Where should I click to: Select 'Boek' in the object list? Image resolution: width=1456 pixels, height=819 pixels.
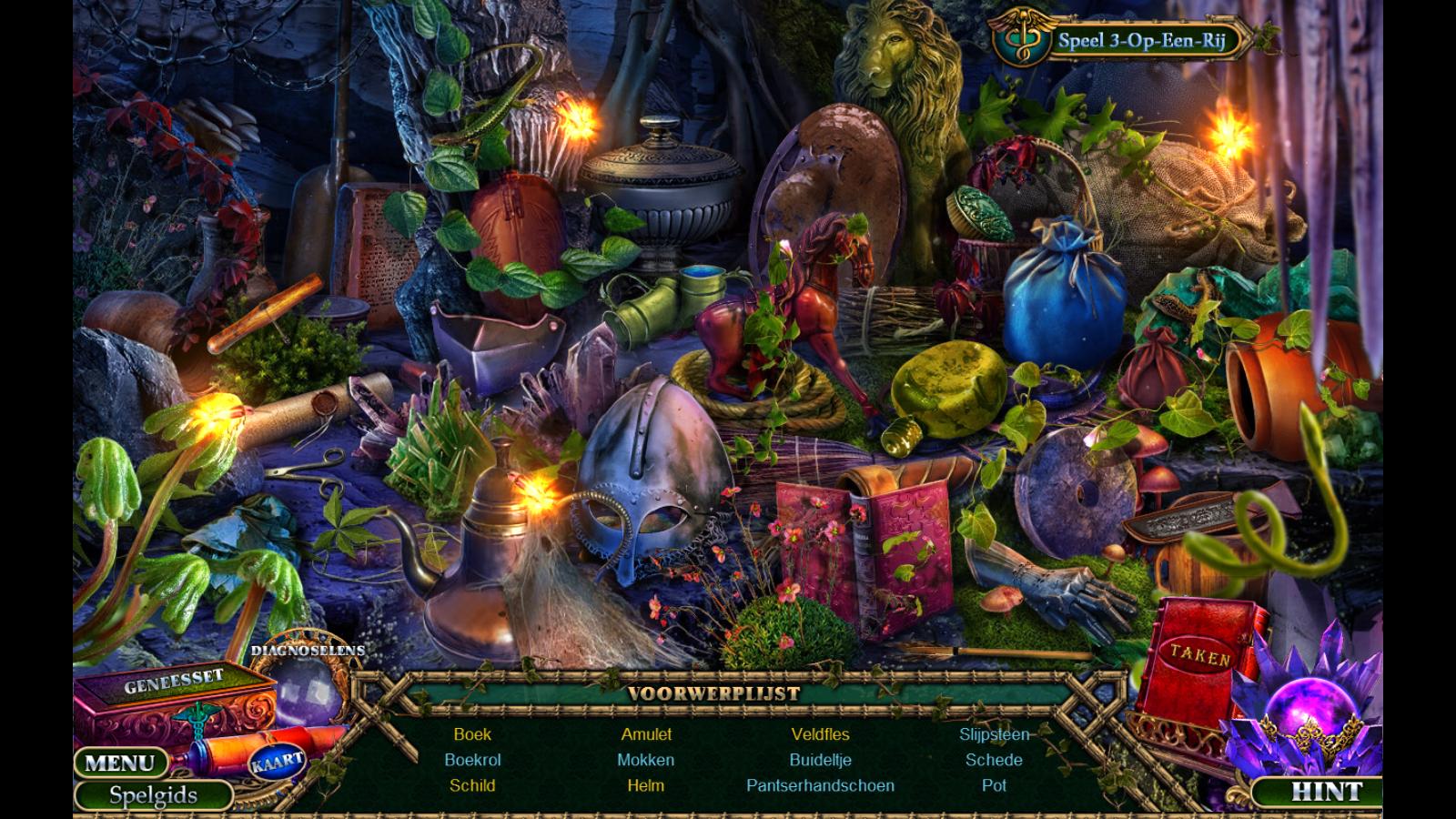pyautogui.click(x=472, y=734)
